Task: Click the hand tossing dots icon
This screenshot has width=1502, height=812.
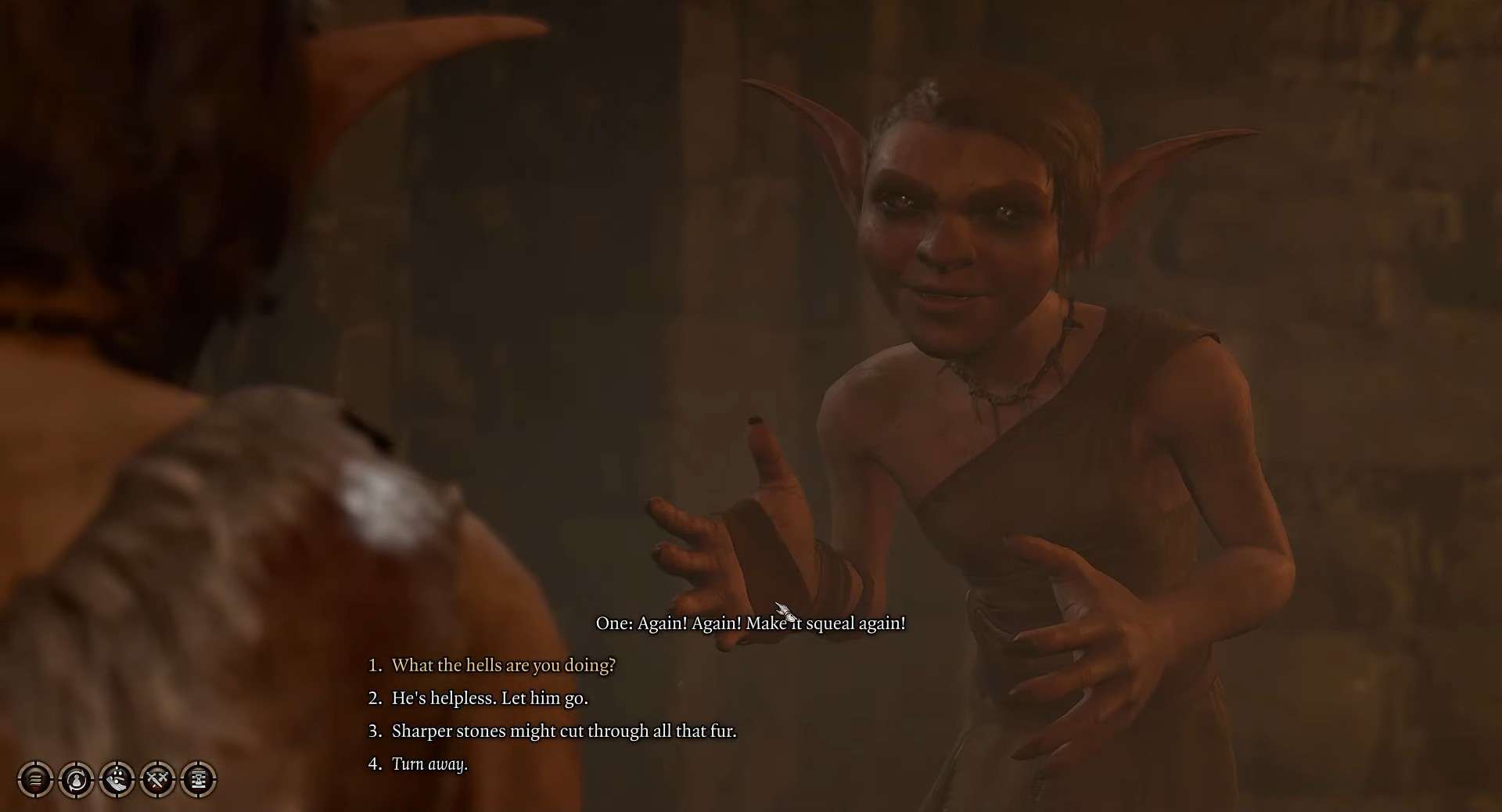Action: pyautogui.click(x=117, y=779)
